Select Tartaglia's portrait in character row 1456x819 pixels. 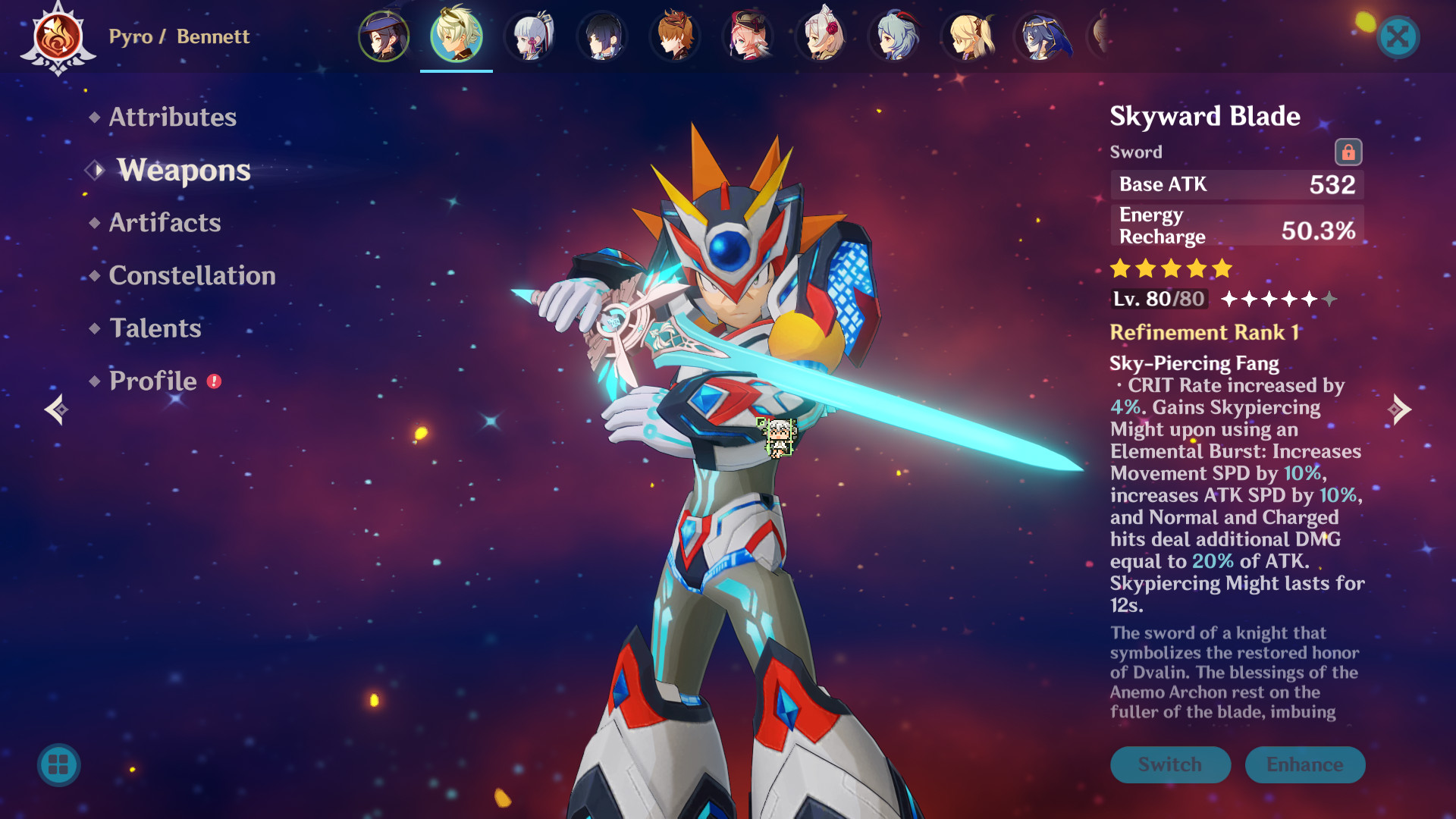coord(675,36)
